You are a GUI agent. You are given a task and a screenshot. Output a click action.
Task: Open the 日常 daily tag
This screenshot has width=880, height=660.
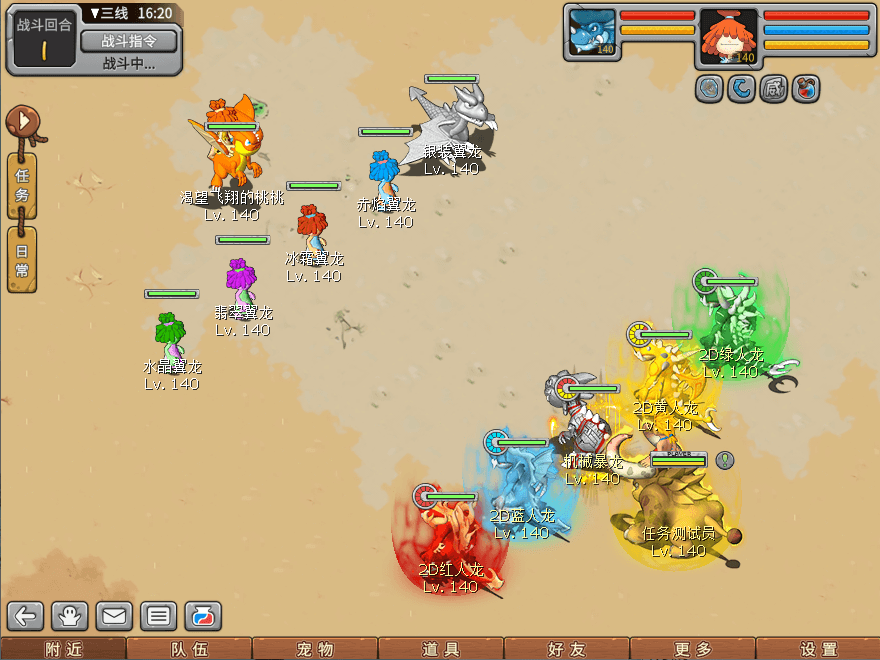coord(22,259)
